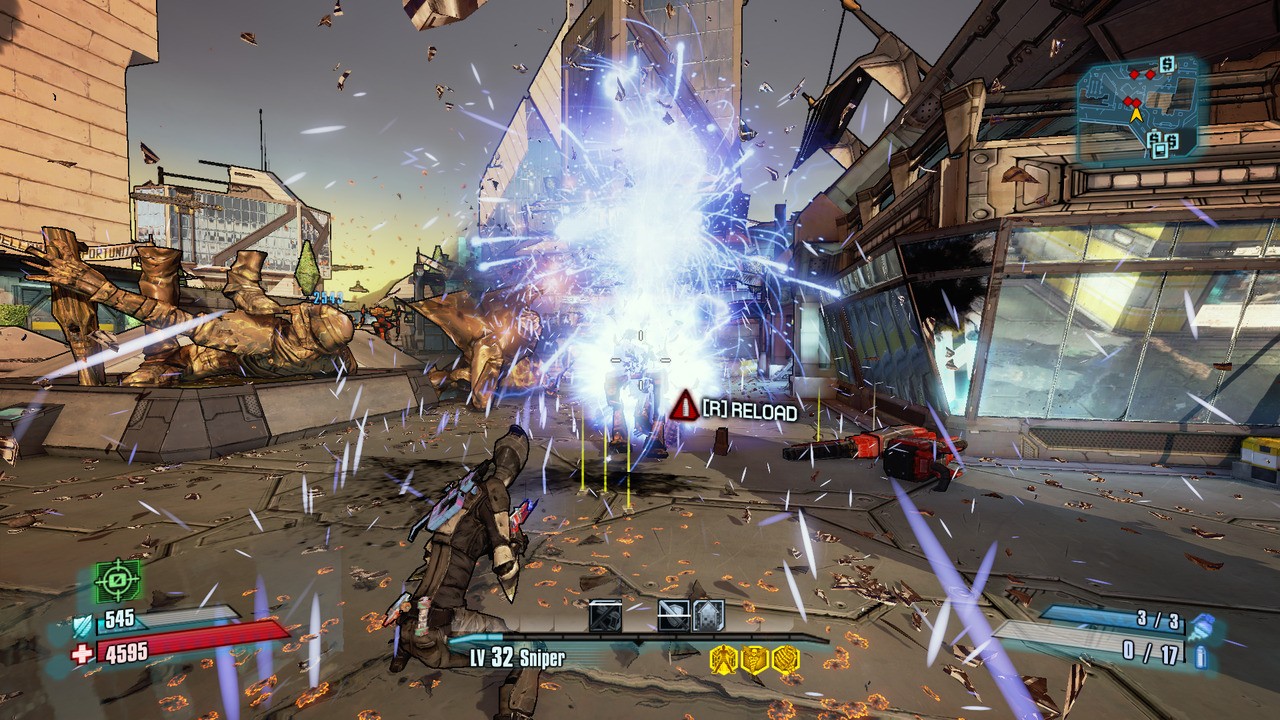
Task: Click the top-right dollar vendor icon on minimap
Action: [1166, 64]
